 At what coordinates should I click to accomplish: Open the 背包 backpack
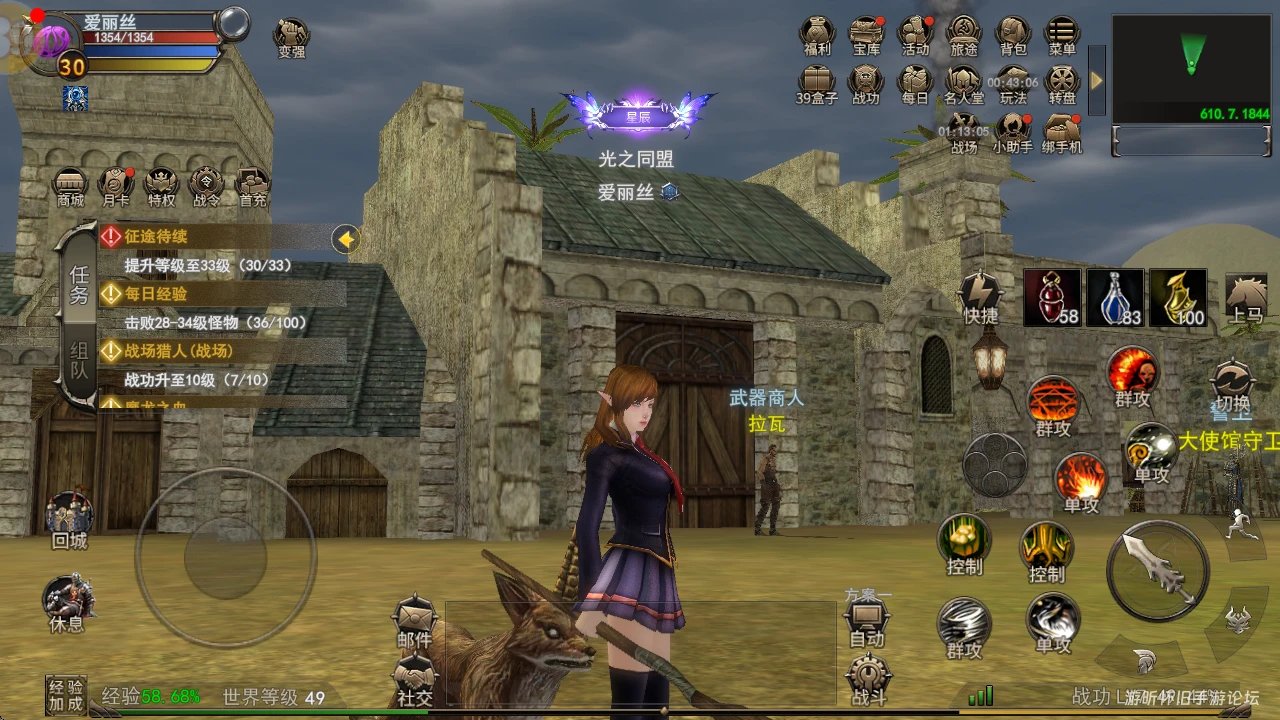(x=1012, y=35)
